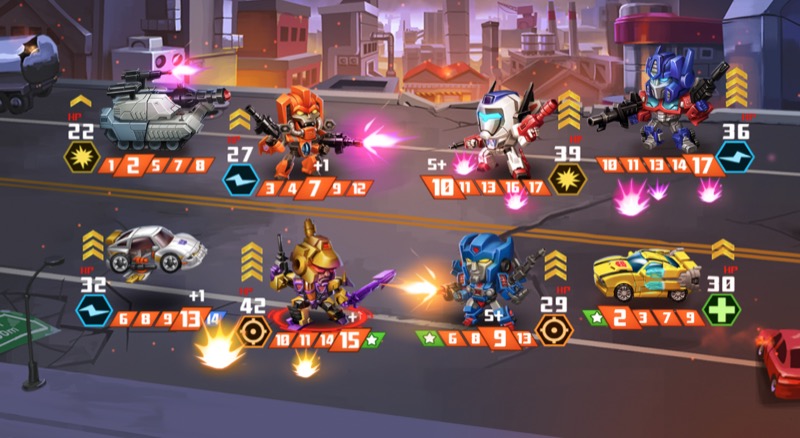Image resolution: width=800 pixels, height=438 pixels.
Task: Click the blue wave class icon beside HP 27
Action: pyautogui.click(x=240, y=181)
